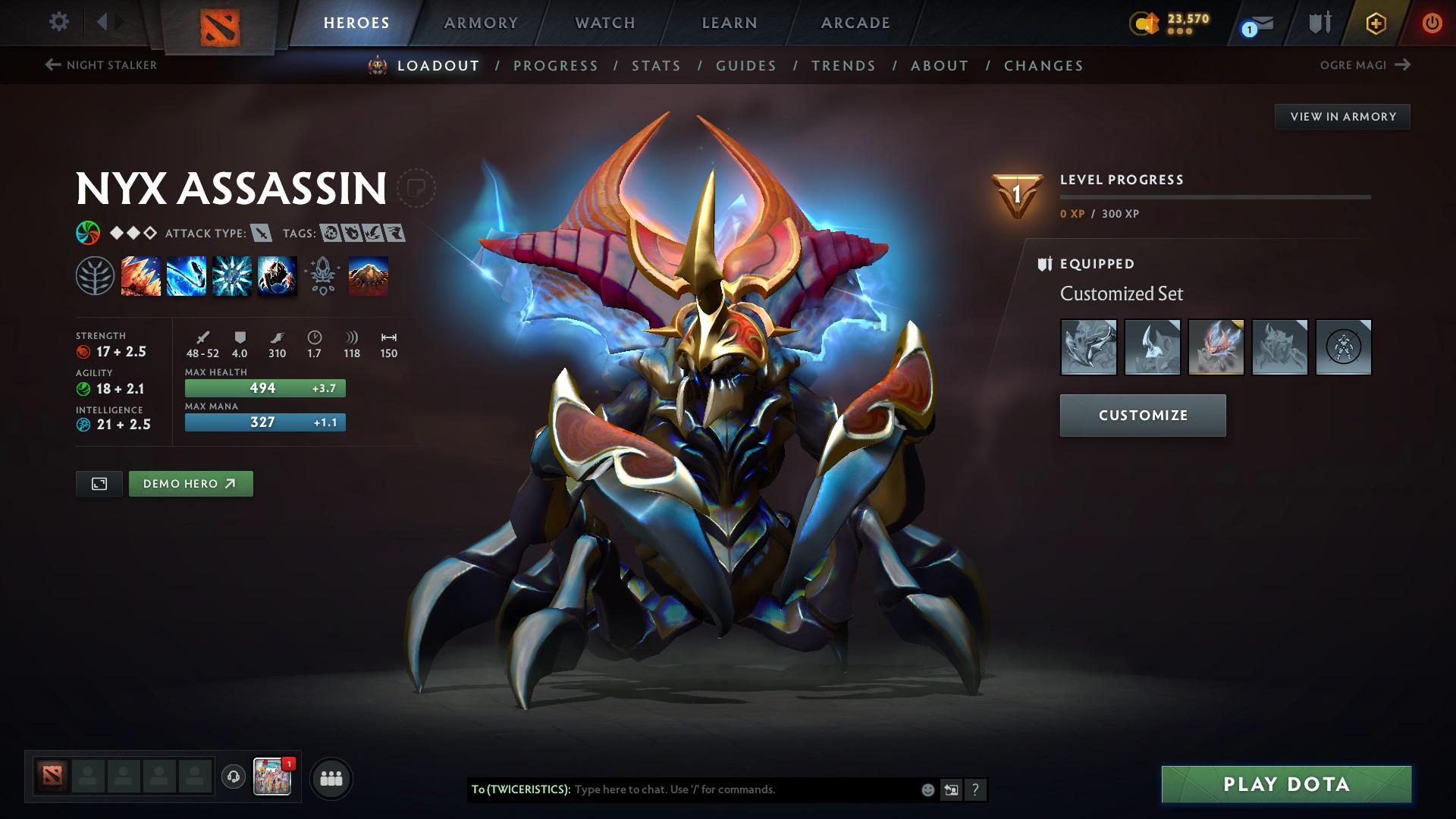Click the chat help question mark icon
Viewport: 1456px width, 819px height.
[975, 789]
